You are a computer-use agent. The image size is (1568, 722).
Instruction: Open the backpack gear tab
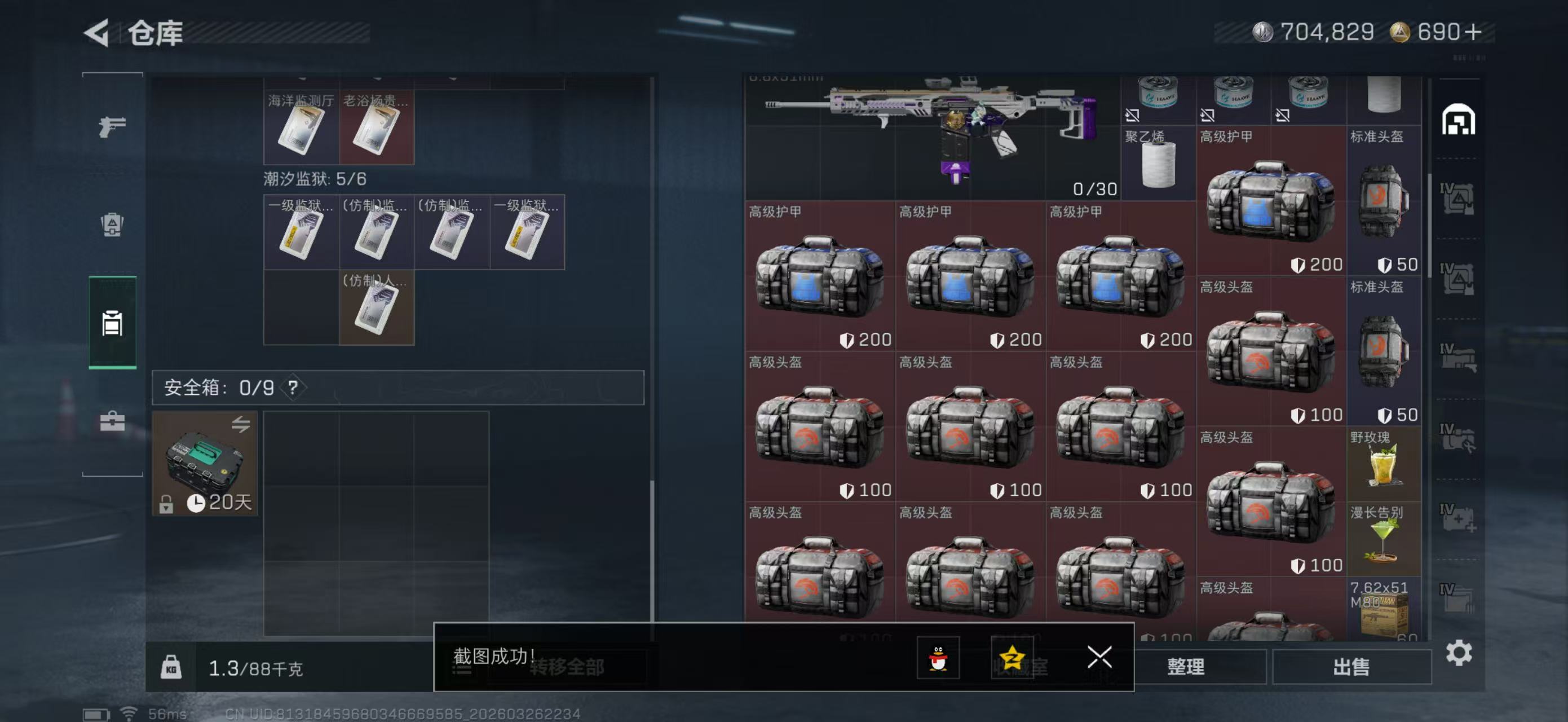[x=113, y=224]
